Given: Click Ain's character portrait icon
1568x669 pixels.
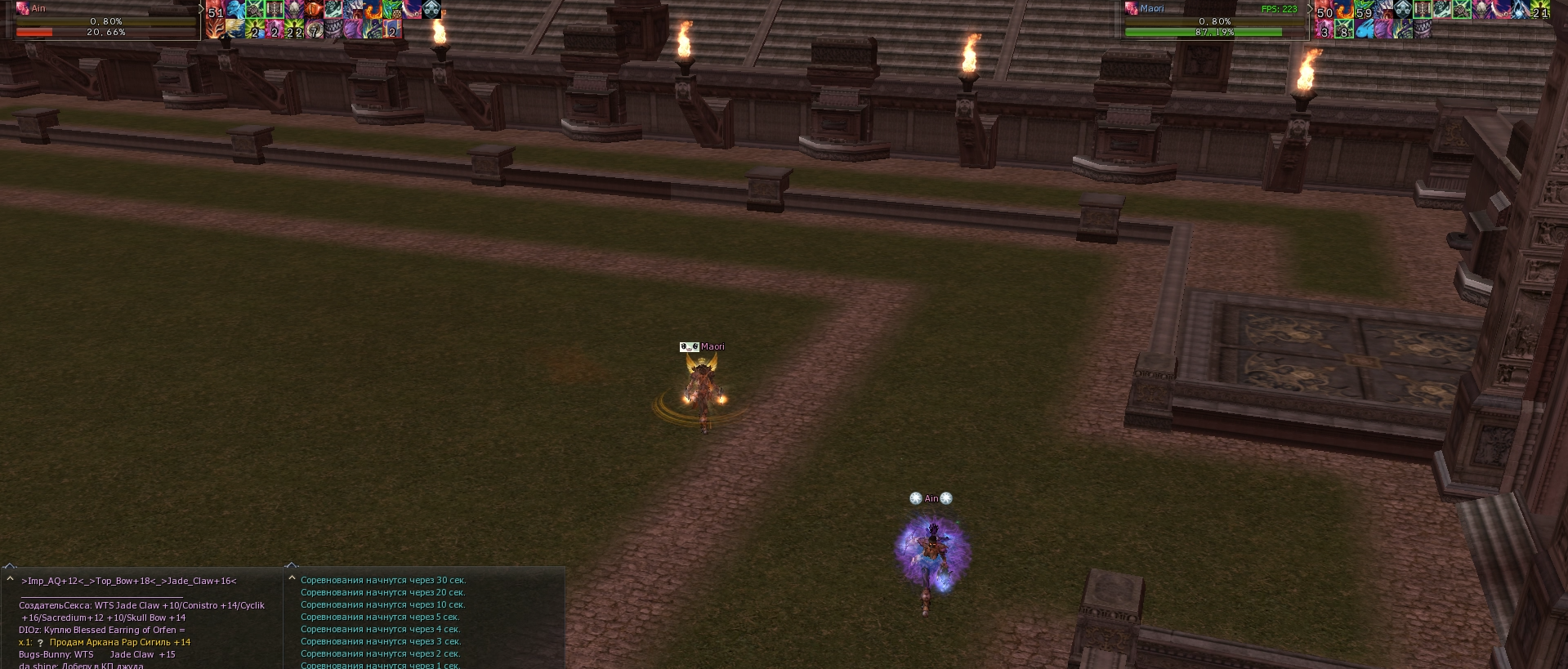Looking at the screenshot, I should click(22, 8).
